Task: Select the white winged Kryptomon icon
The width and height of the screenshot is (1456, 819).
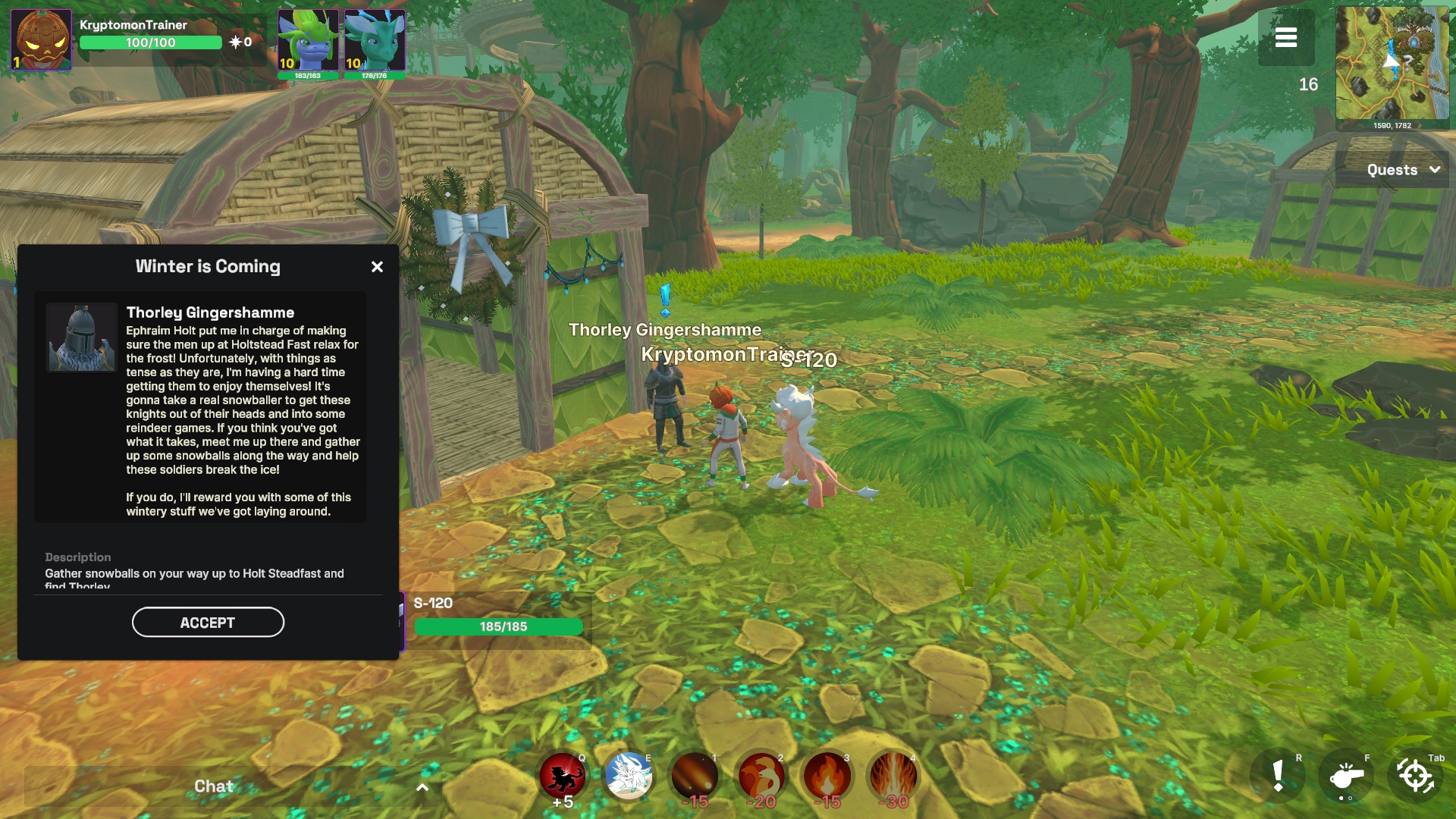Action: pos(629,777)
